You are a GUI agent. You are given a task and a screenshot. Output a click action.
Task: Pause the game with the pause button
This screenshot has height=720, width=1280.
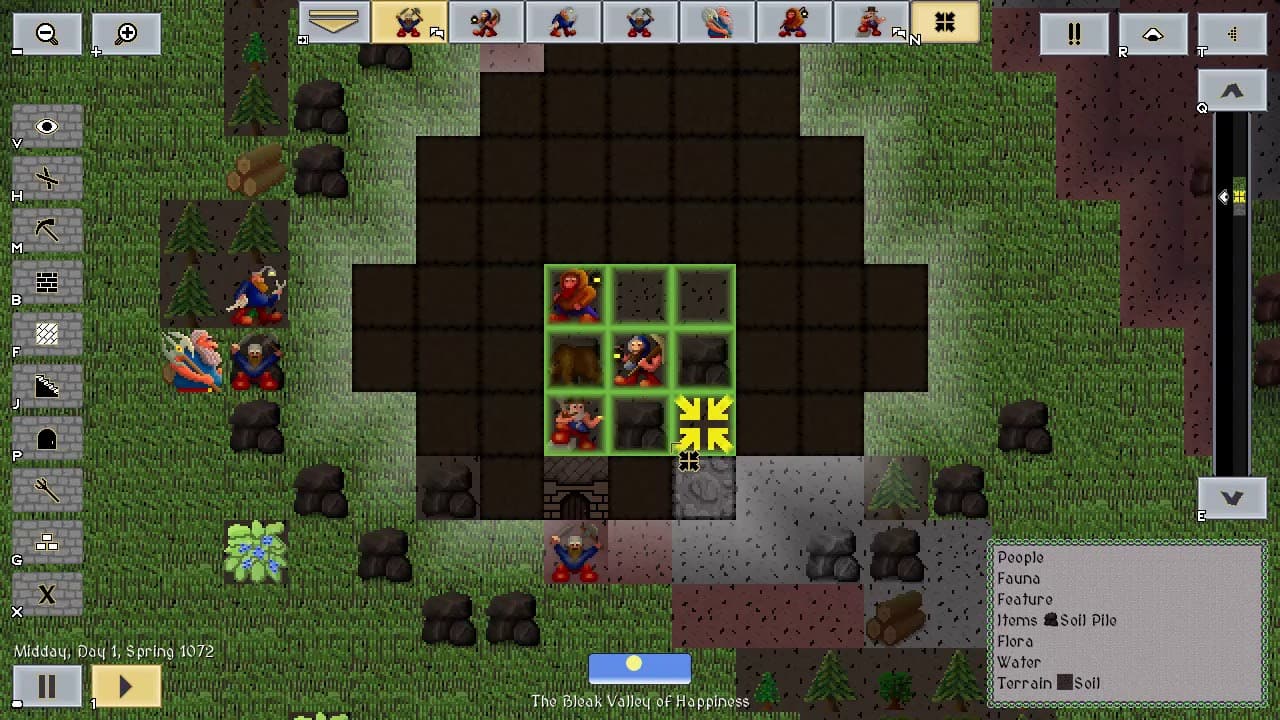pyautogui.click(x=47, y=687)
